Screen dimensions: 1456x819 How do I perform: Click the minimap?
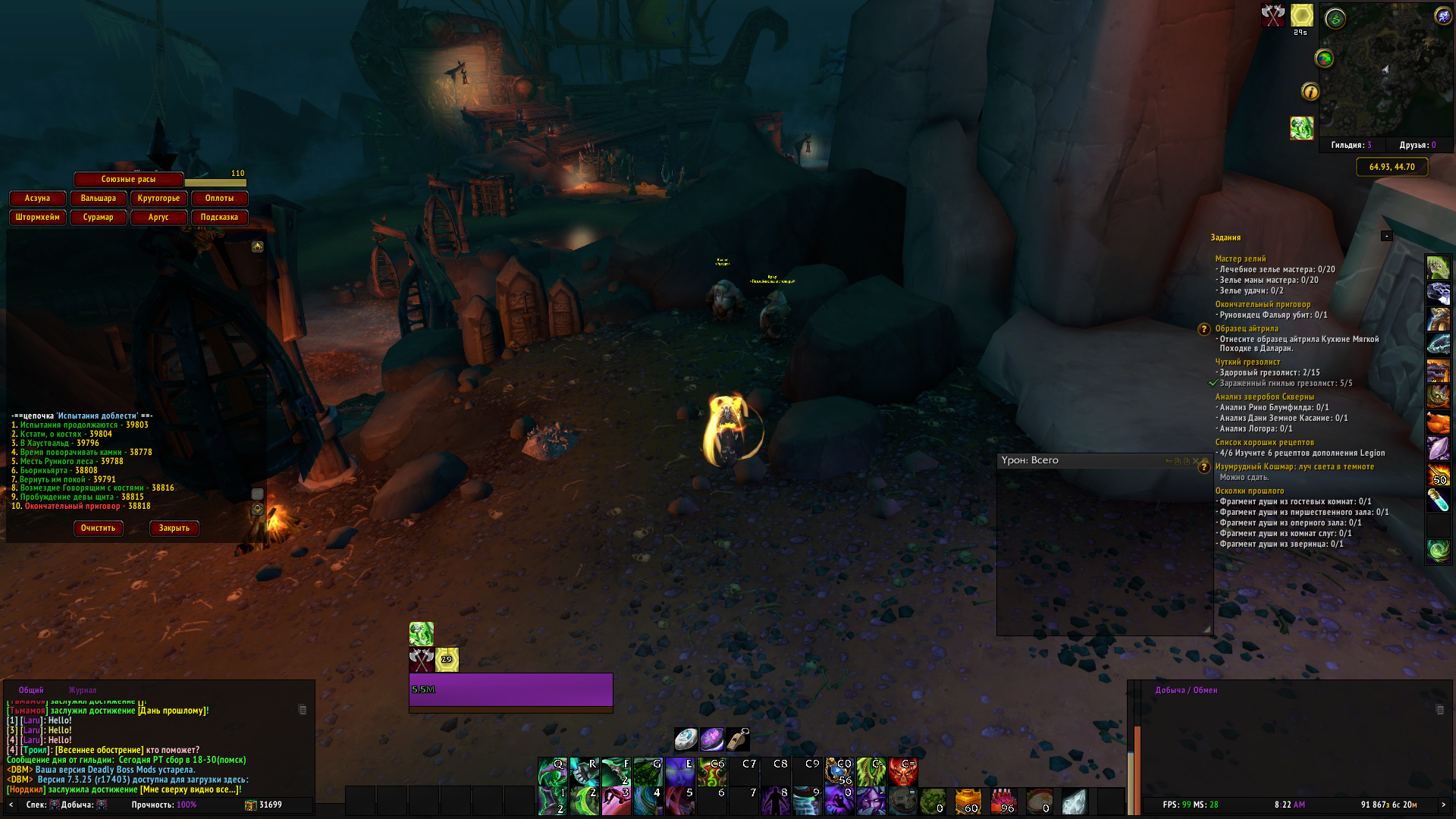(x=1384, y=70)
